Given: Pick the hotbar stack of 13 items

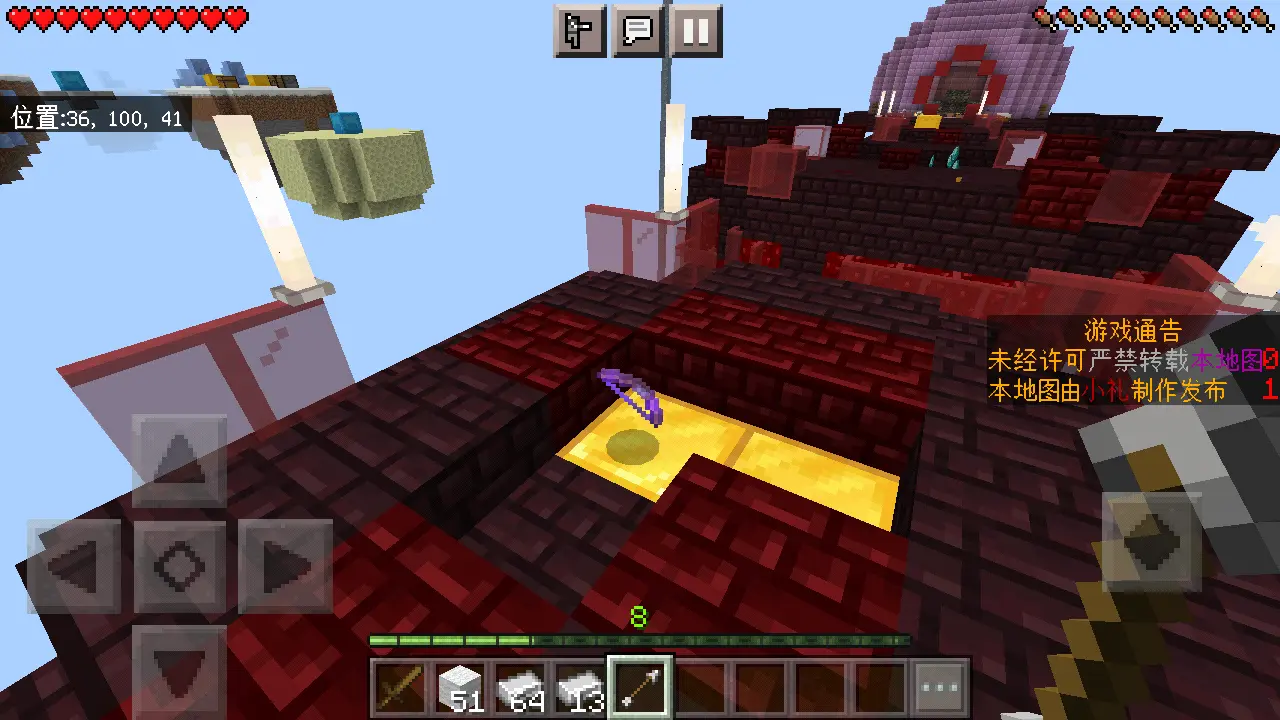Looking at the screenshot, I should point(581,687).
